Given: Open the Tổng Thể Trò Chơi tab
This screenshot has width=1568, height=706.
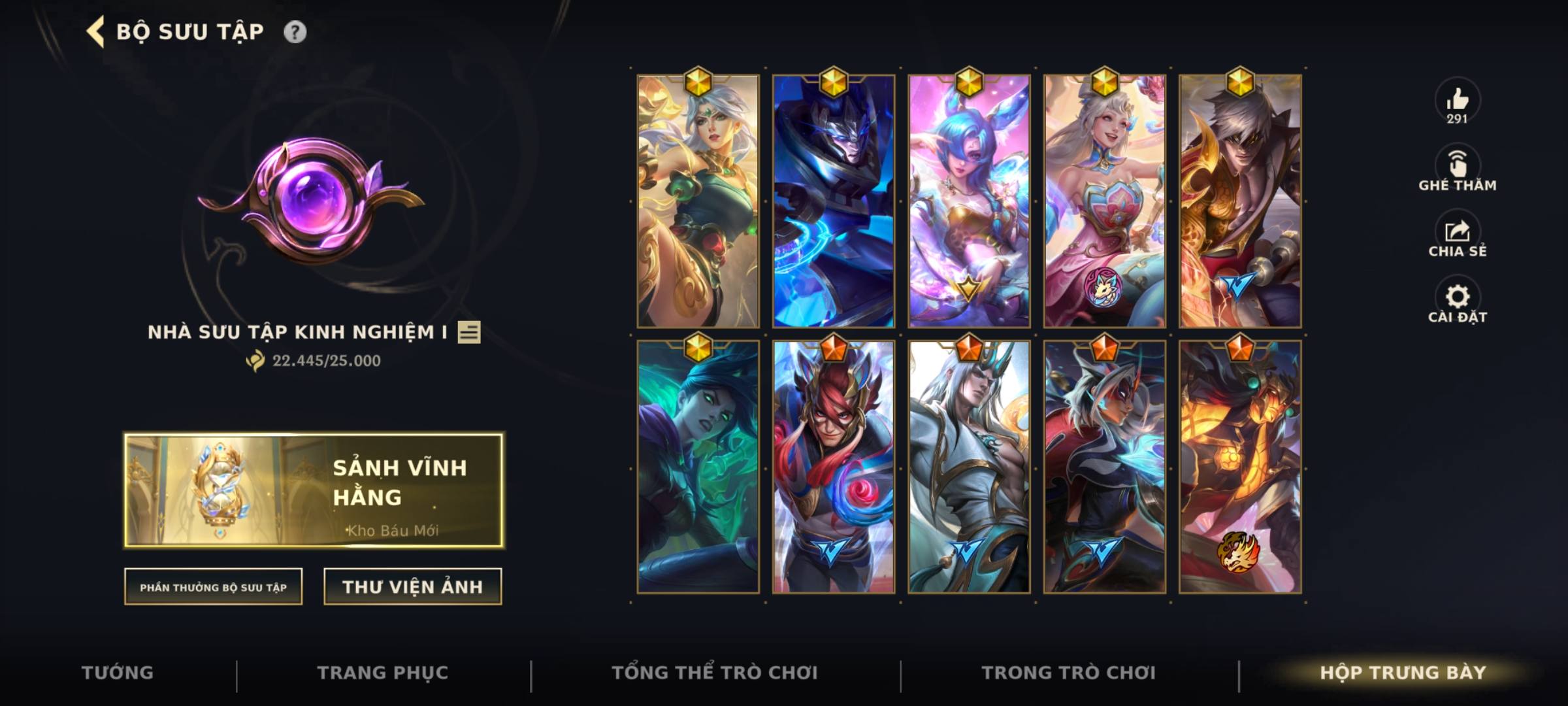Looking at the screenshot, I should pos(716,672).
